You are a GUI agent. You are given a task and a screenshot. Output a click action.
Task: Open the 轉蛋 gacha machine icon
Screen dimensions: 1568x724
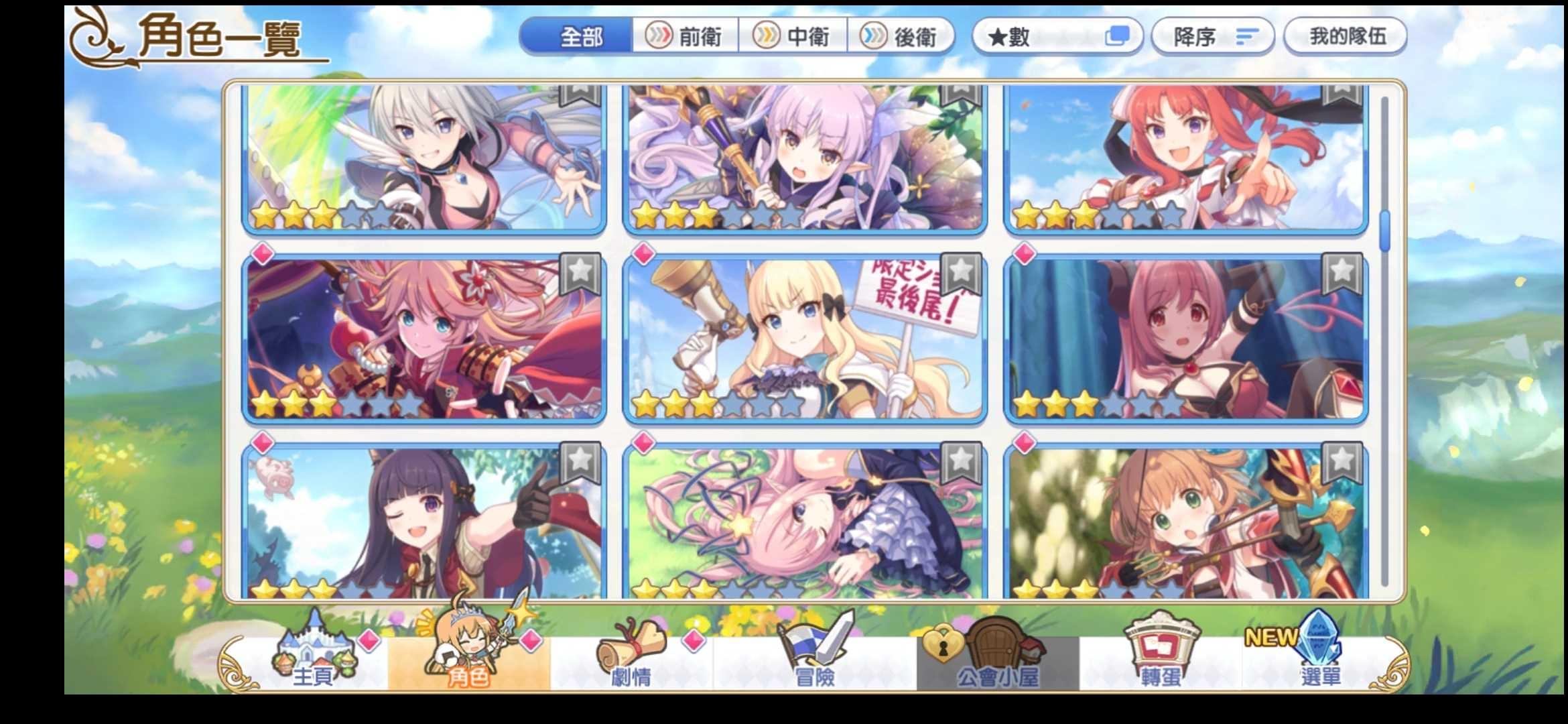click(1163, 660)
